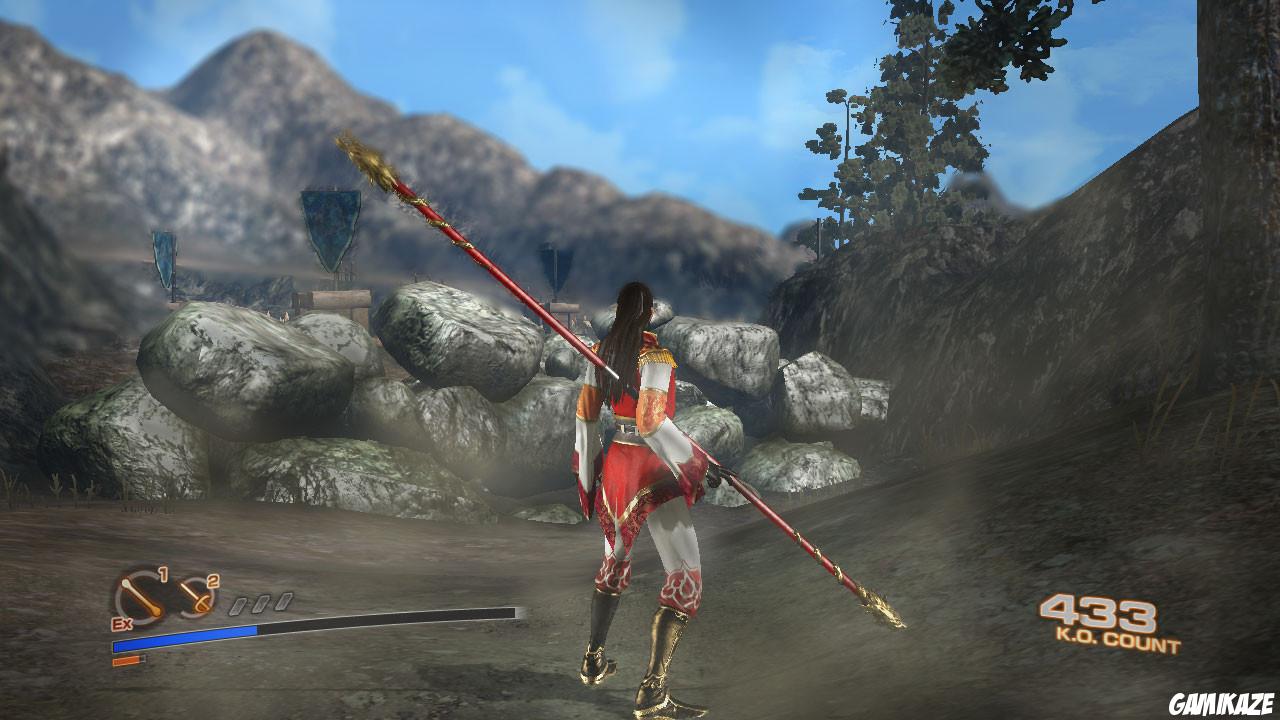Screen dimensions: 1280x720
Task: Click the small orange gauge below the blue bar
Action: point(125,661)
